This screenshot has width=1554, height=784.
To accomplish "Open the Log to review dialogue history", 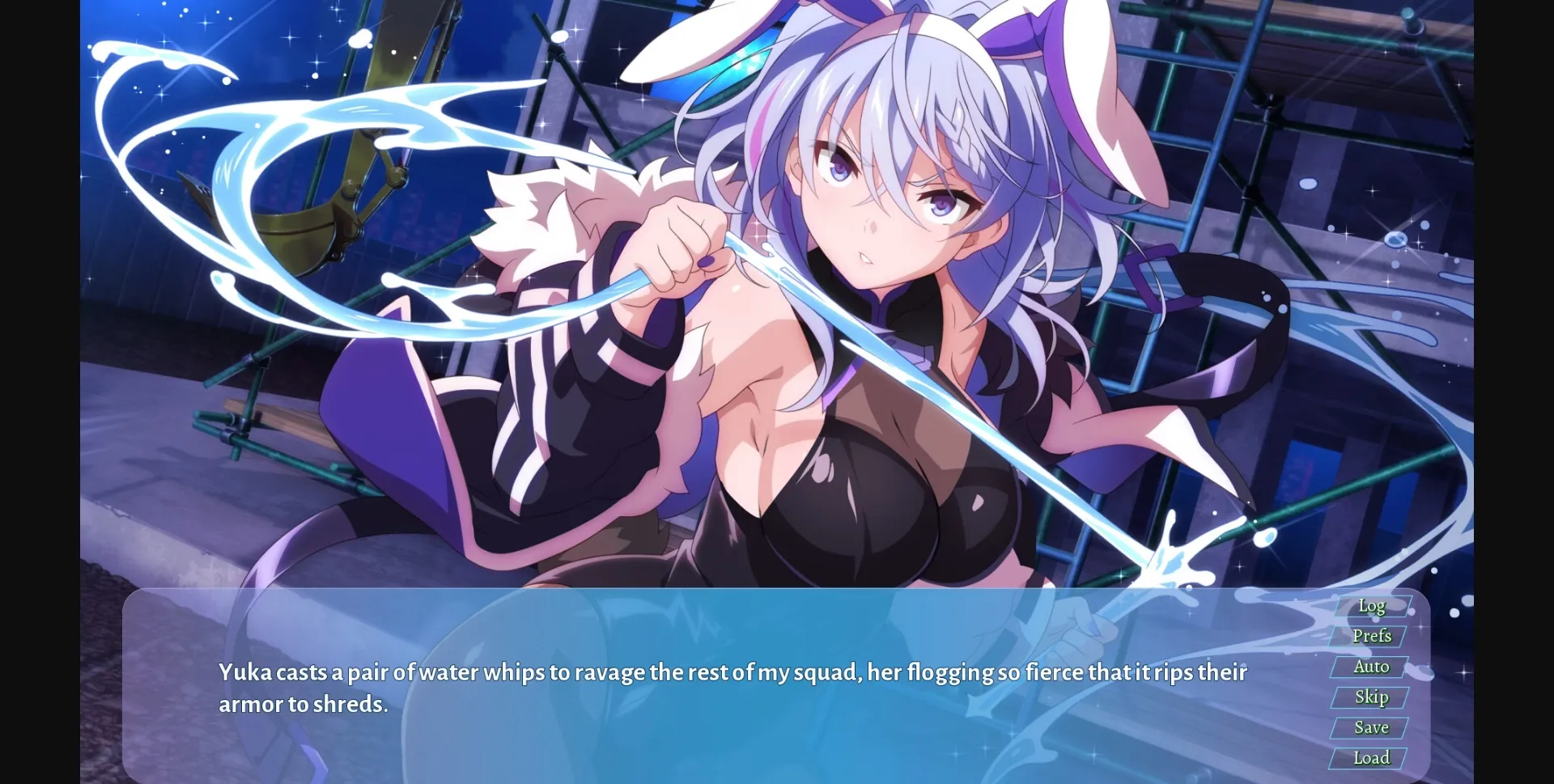I will 1371,605.
